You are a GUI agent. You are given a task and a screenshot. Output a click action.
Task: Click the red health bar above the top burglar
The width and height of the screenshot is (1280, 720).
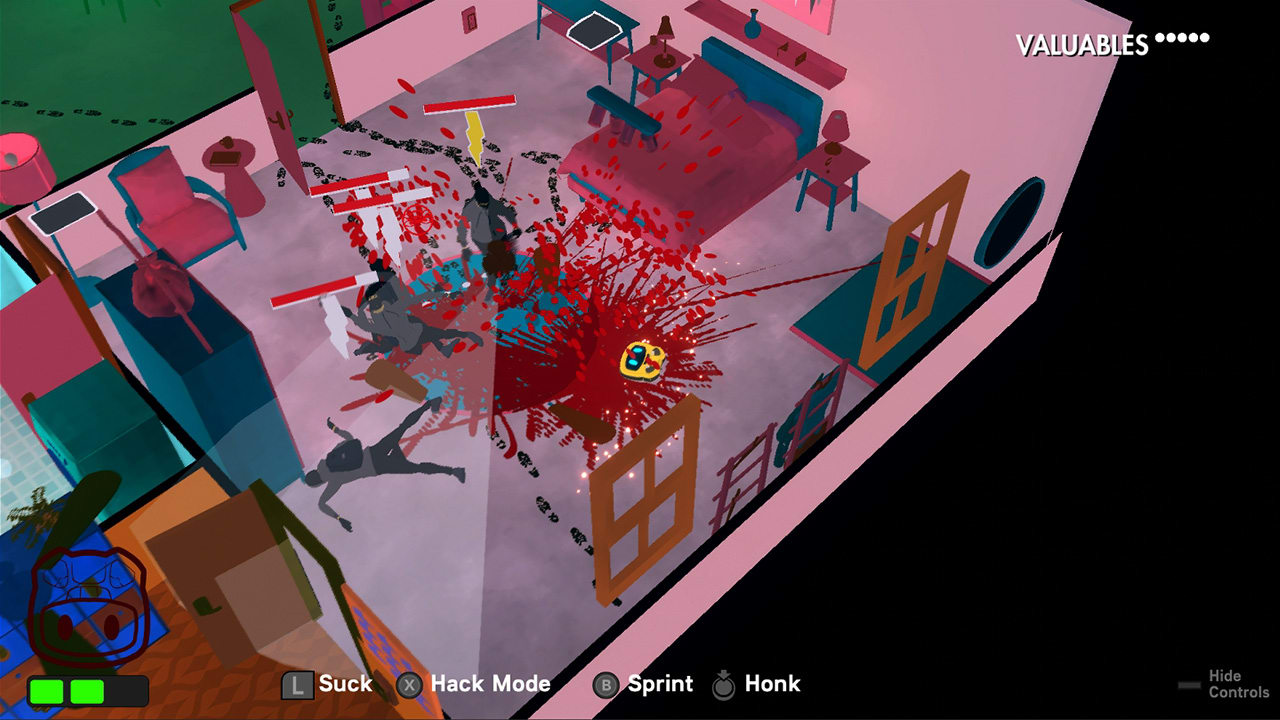click(470, 104)
